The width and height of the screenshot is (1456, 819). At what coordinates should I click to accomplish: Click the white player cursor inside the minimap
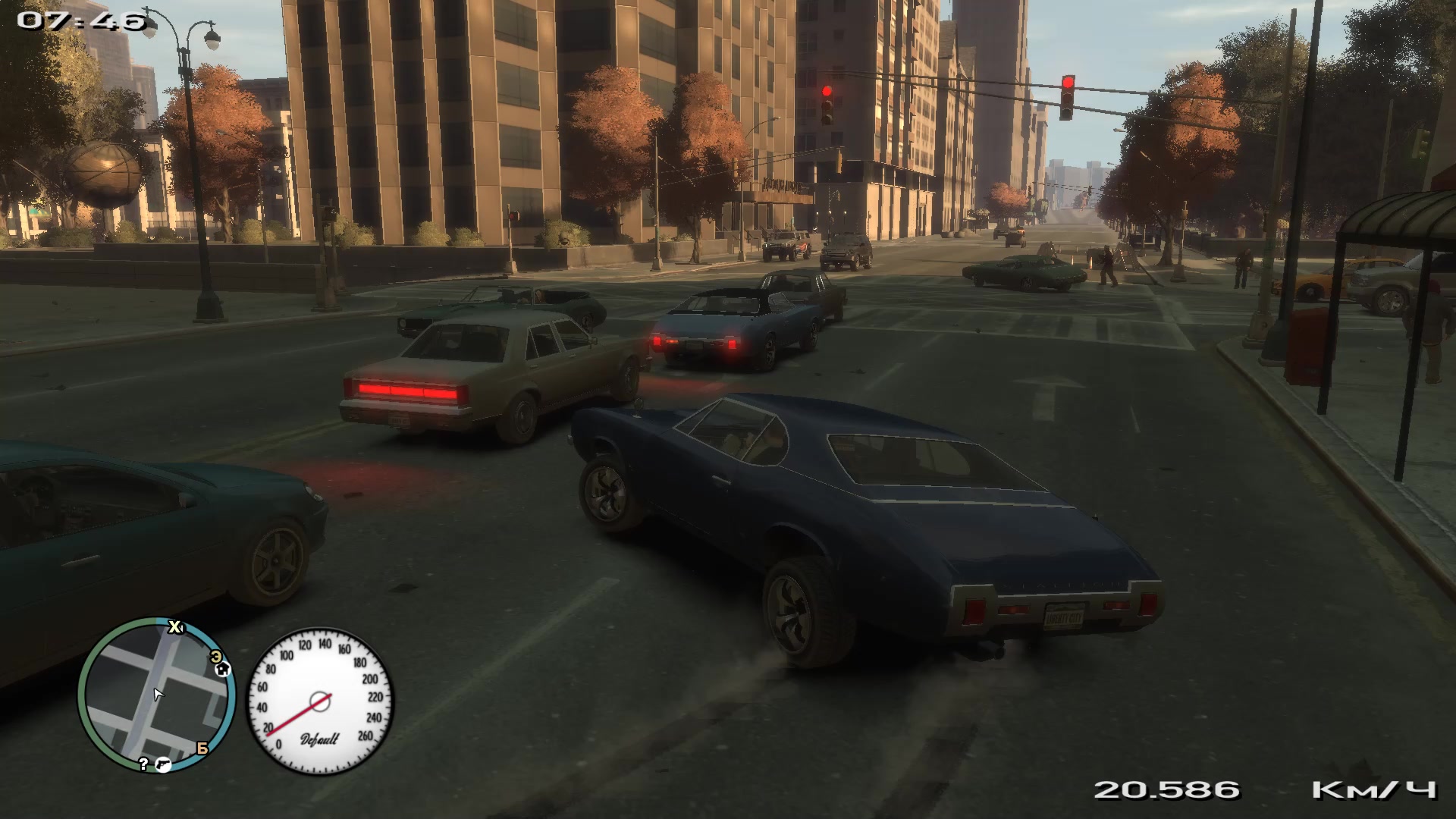(x=158, y=695)
